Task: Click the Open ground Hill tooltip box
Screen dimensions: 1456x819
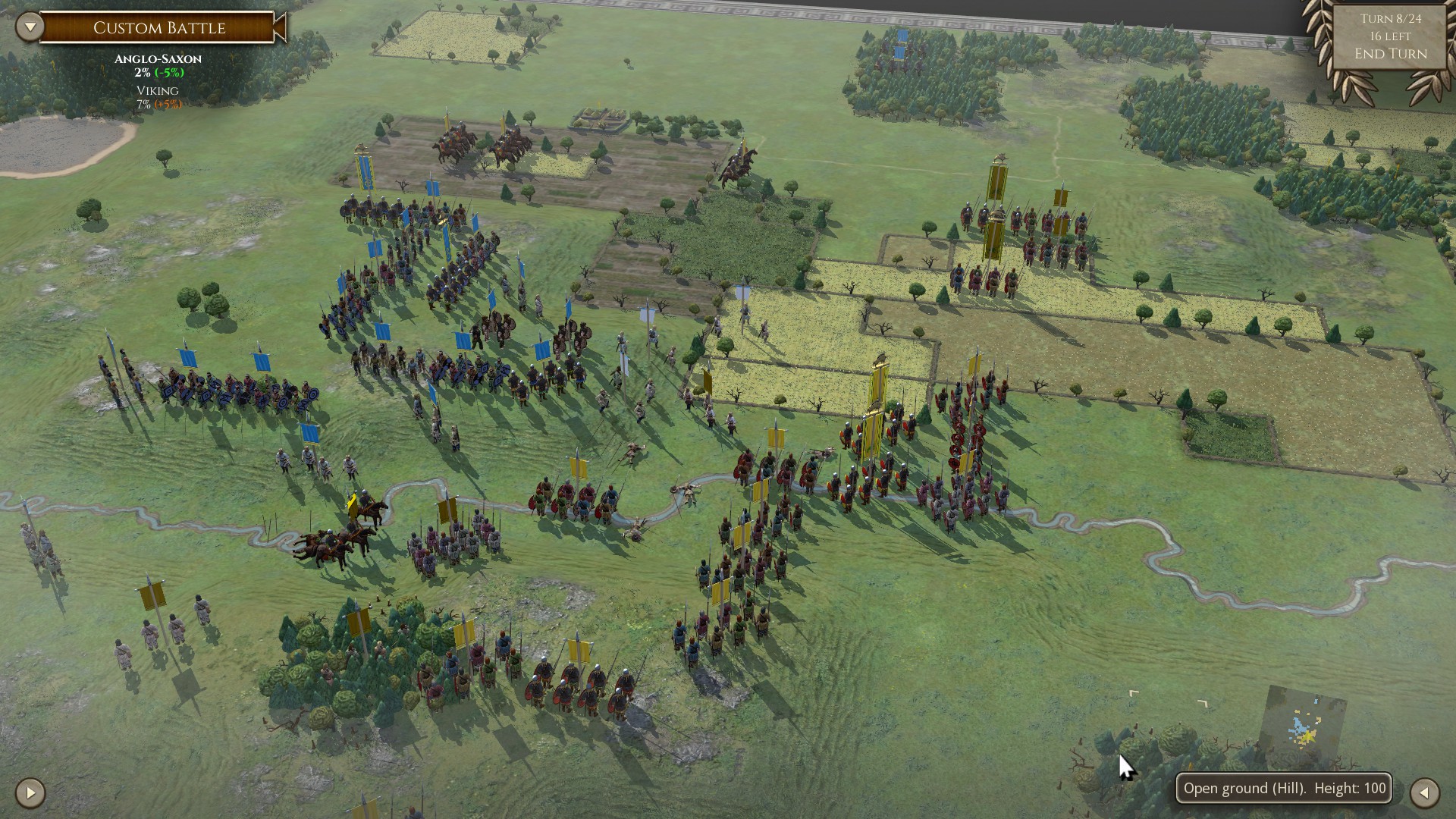Action: tap(1284, 789)
